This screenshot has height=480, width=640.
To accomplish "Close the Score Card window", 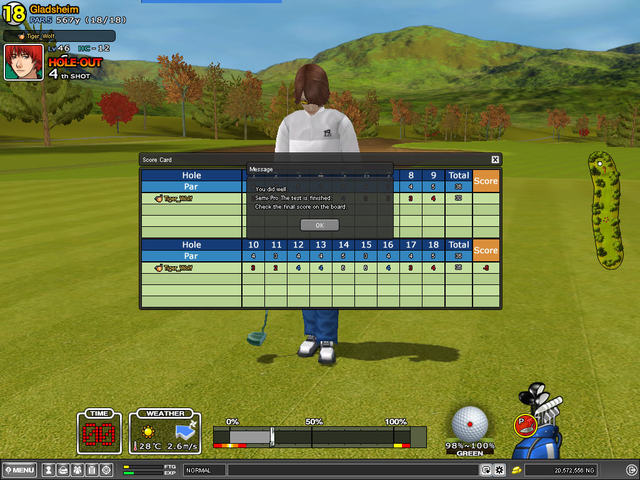I will coord(495,159).
